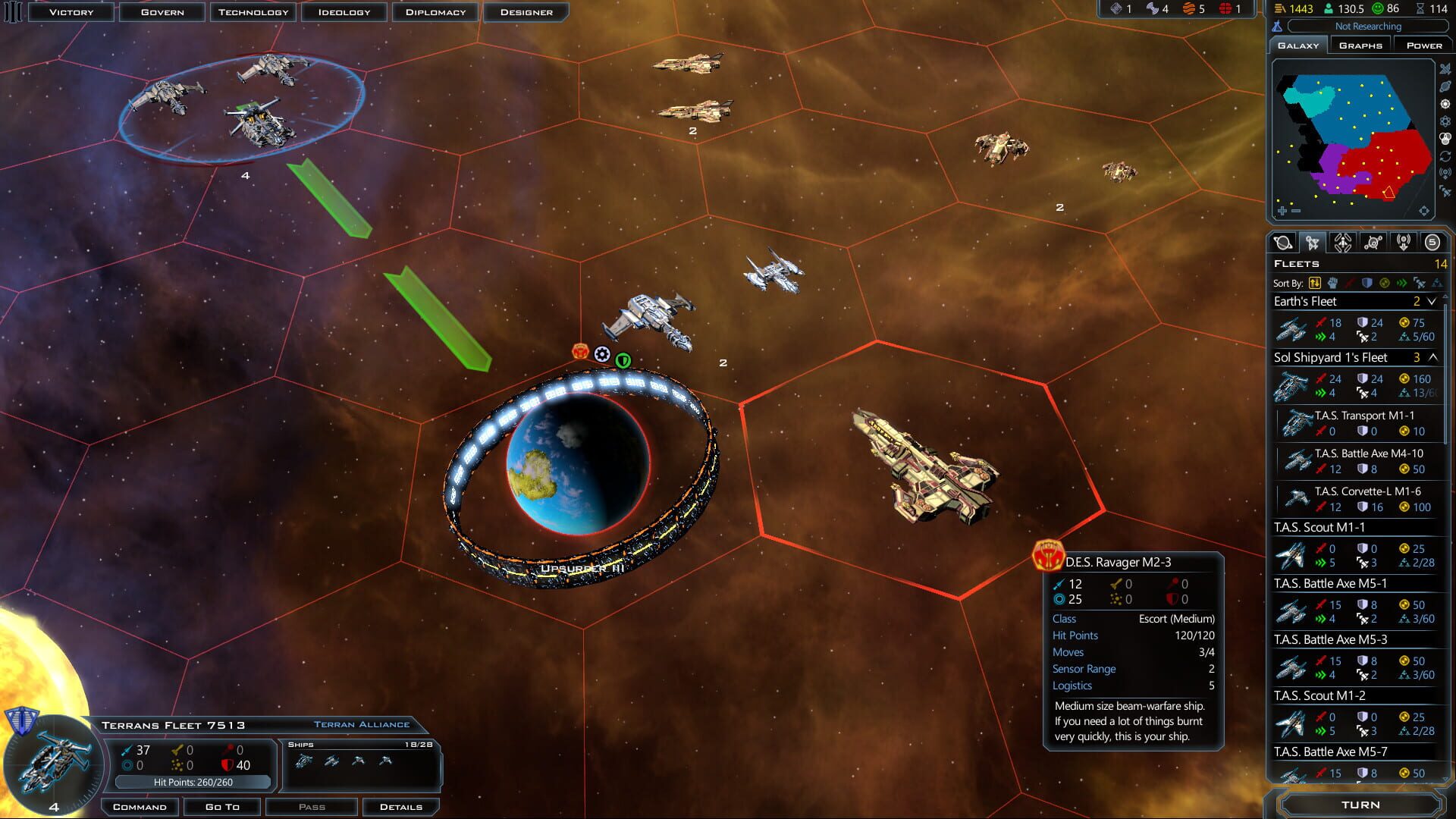The width and height of the screenshot is (1456, 819).
Task: Click the gear icon above Upsurger III
Action: pos(601,353)
